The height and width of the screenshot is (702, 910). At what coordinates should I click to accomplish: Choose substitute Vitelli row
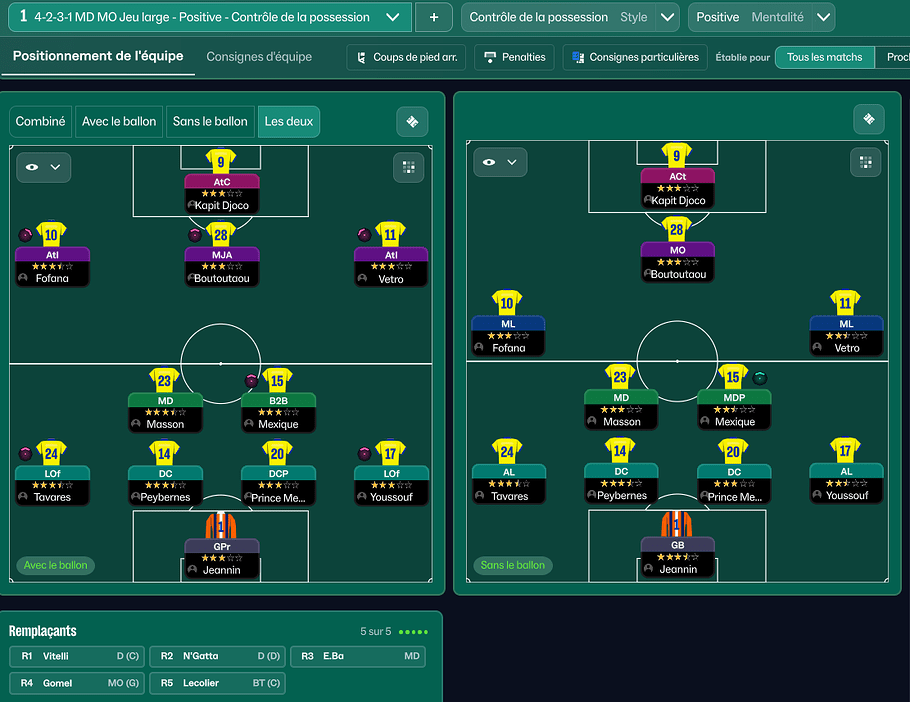(77, 656)
